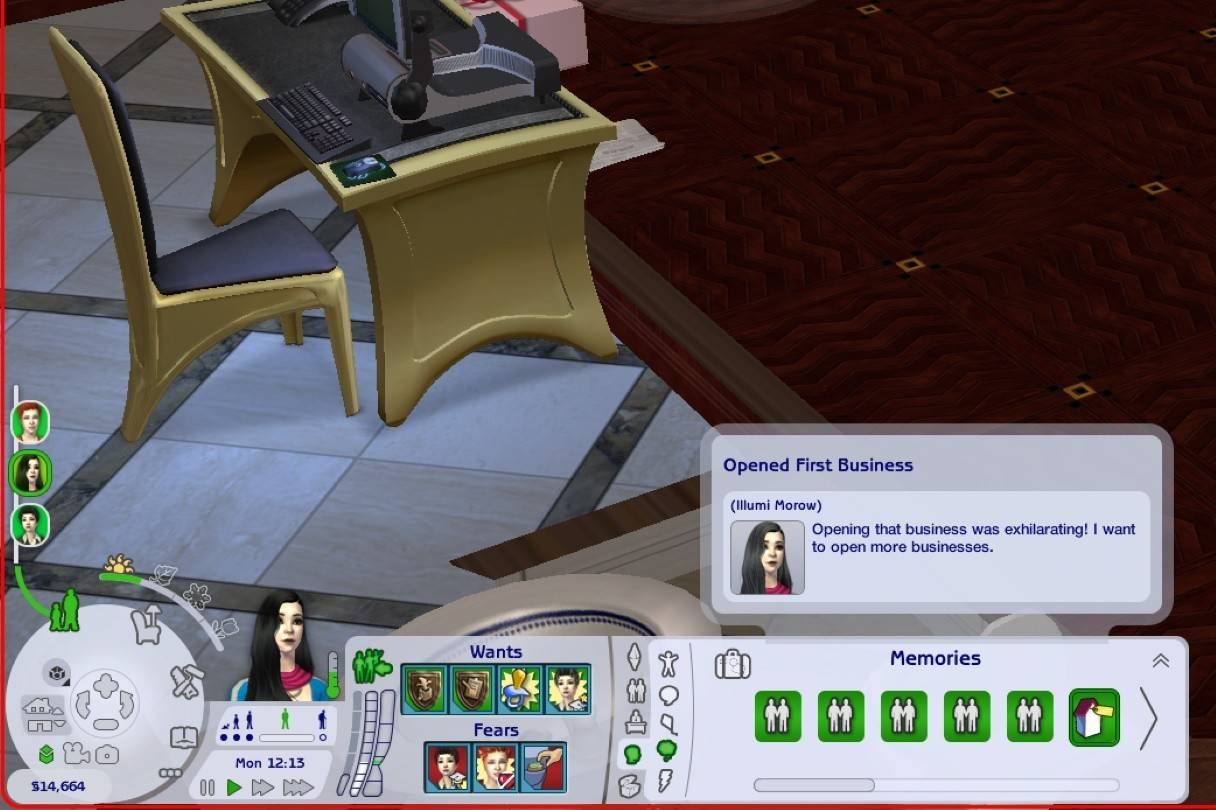
Task: Open the two-Sims relationships tab
Action: point(634,690)
